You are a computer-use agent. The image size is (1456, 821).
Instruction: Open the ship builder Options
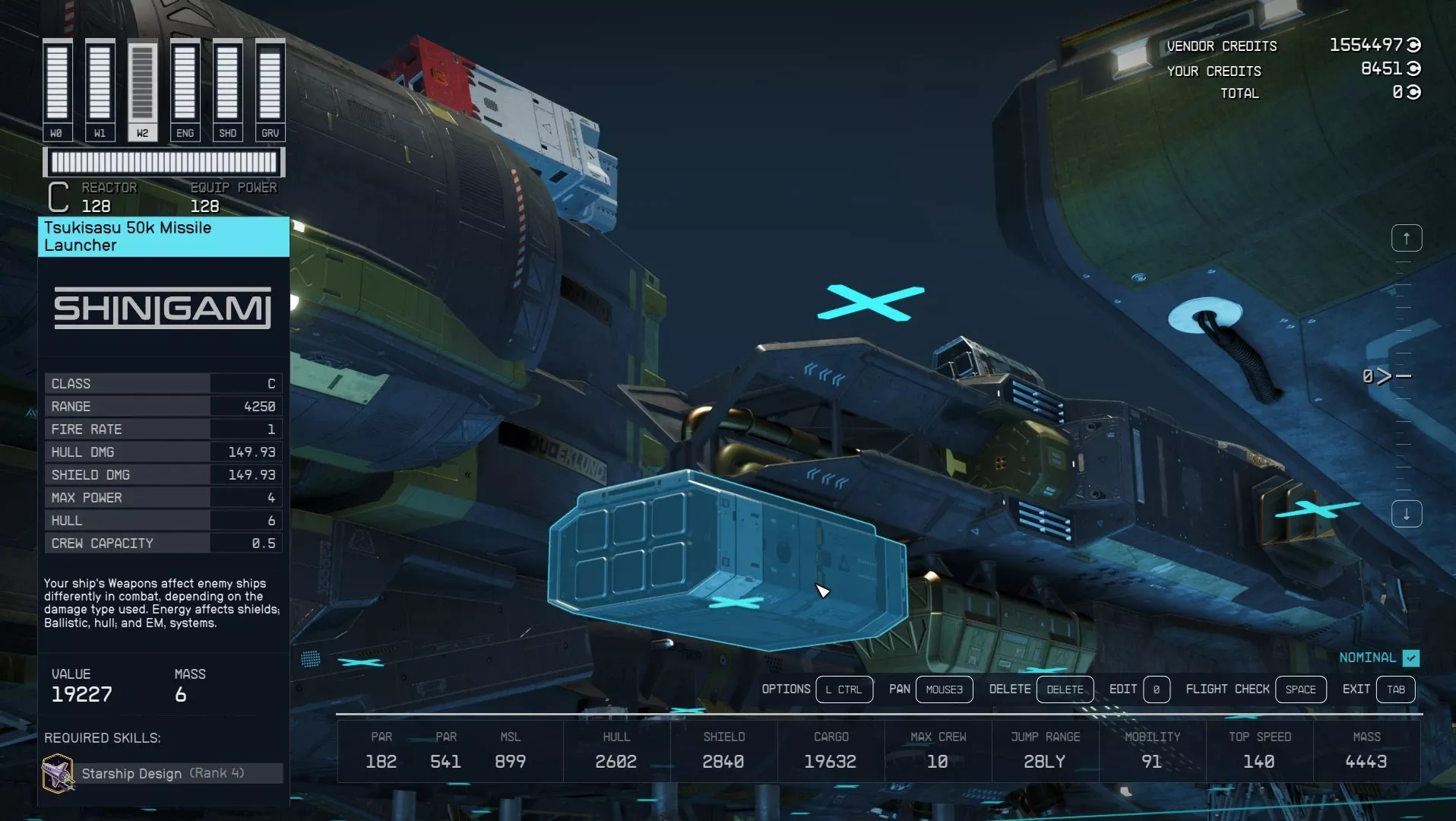pyautogui.click(x=844, y=689)
